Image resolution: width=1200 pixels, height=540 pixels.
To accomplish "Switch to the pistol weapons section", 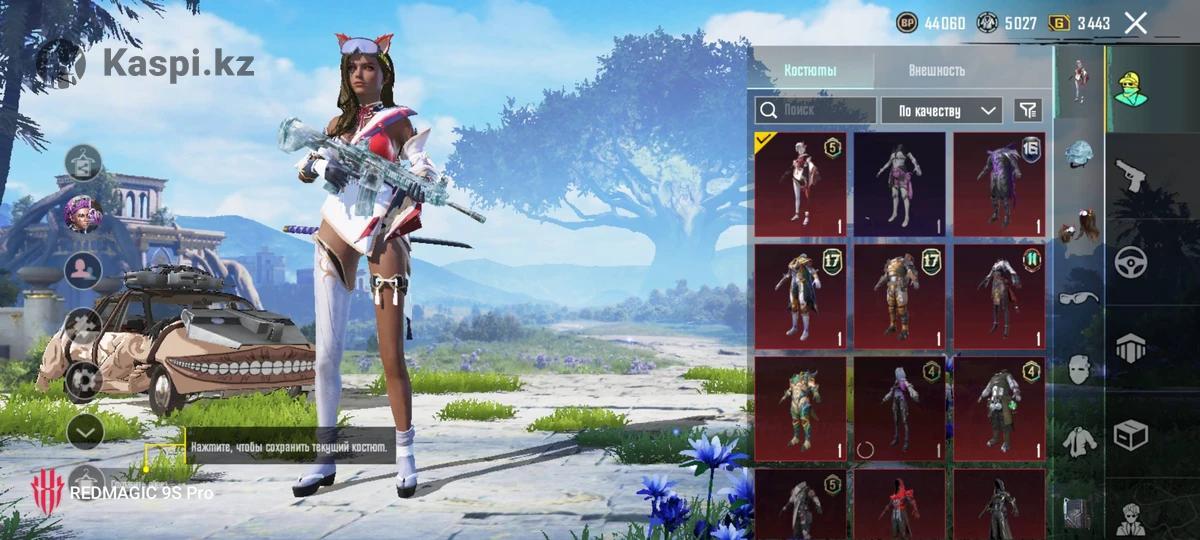I will pyautogui.click(x=1131, y=177).
